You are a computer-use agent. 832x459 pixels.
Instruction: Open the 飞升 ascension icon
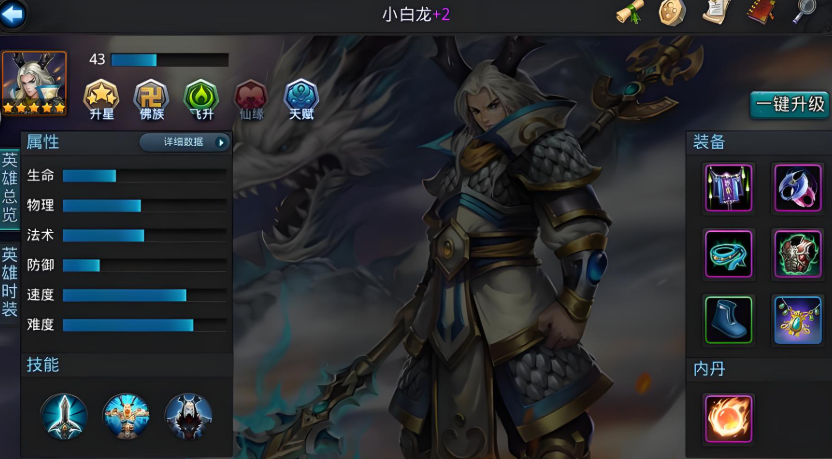coord(201,97)
